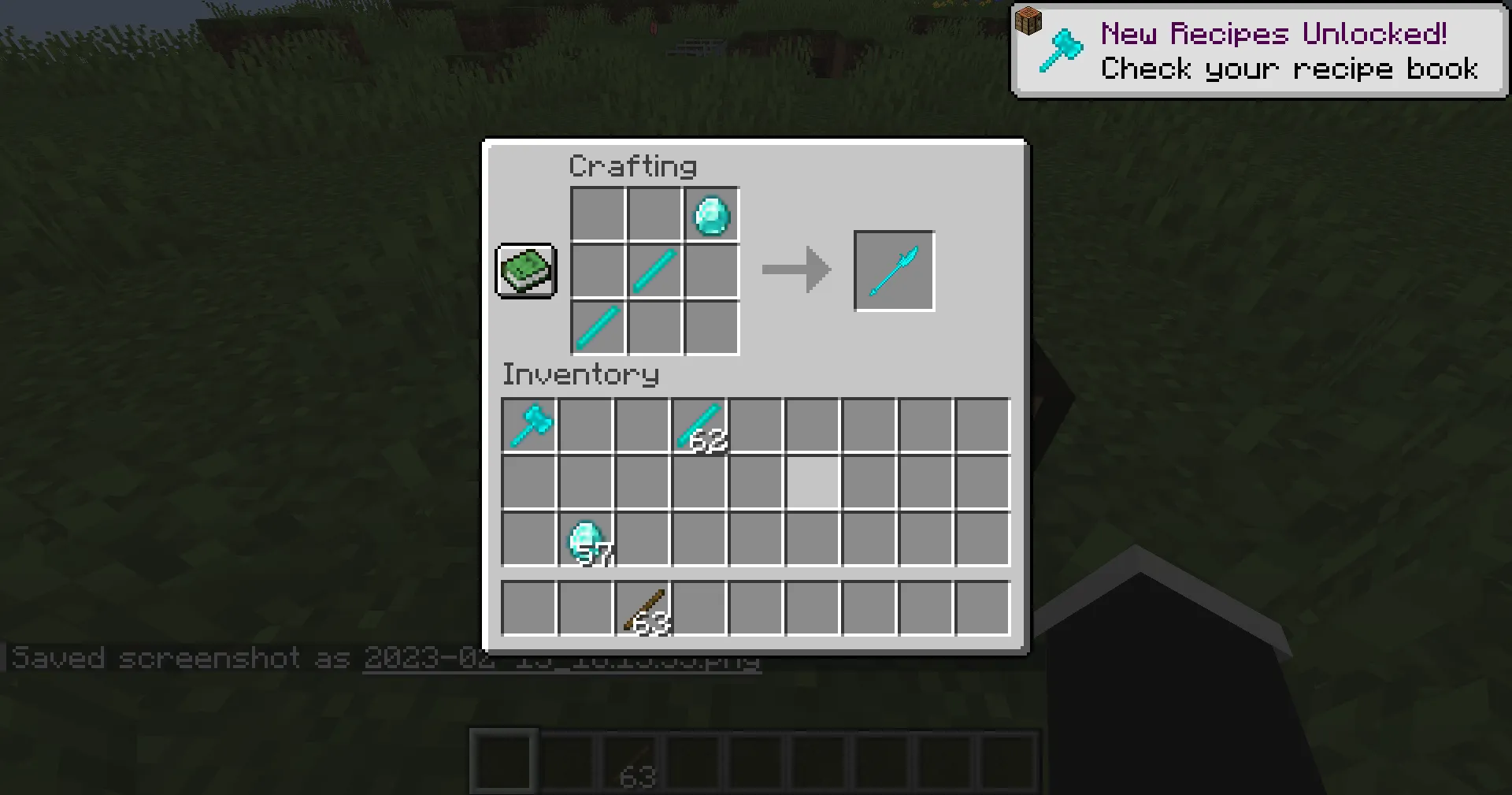This screenshot has width=1512, height=795.
Task: Click the empty top-left crafting grid slot
Action: [x=596, y=214]
